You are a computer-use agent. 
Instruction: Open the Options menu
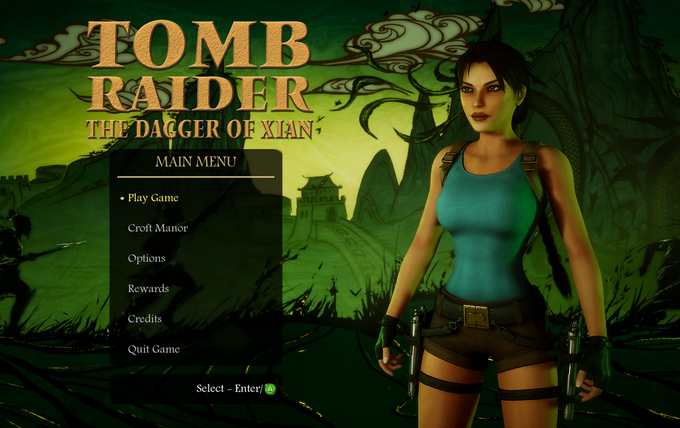tap(146, 259)
